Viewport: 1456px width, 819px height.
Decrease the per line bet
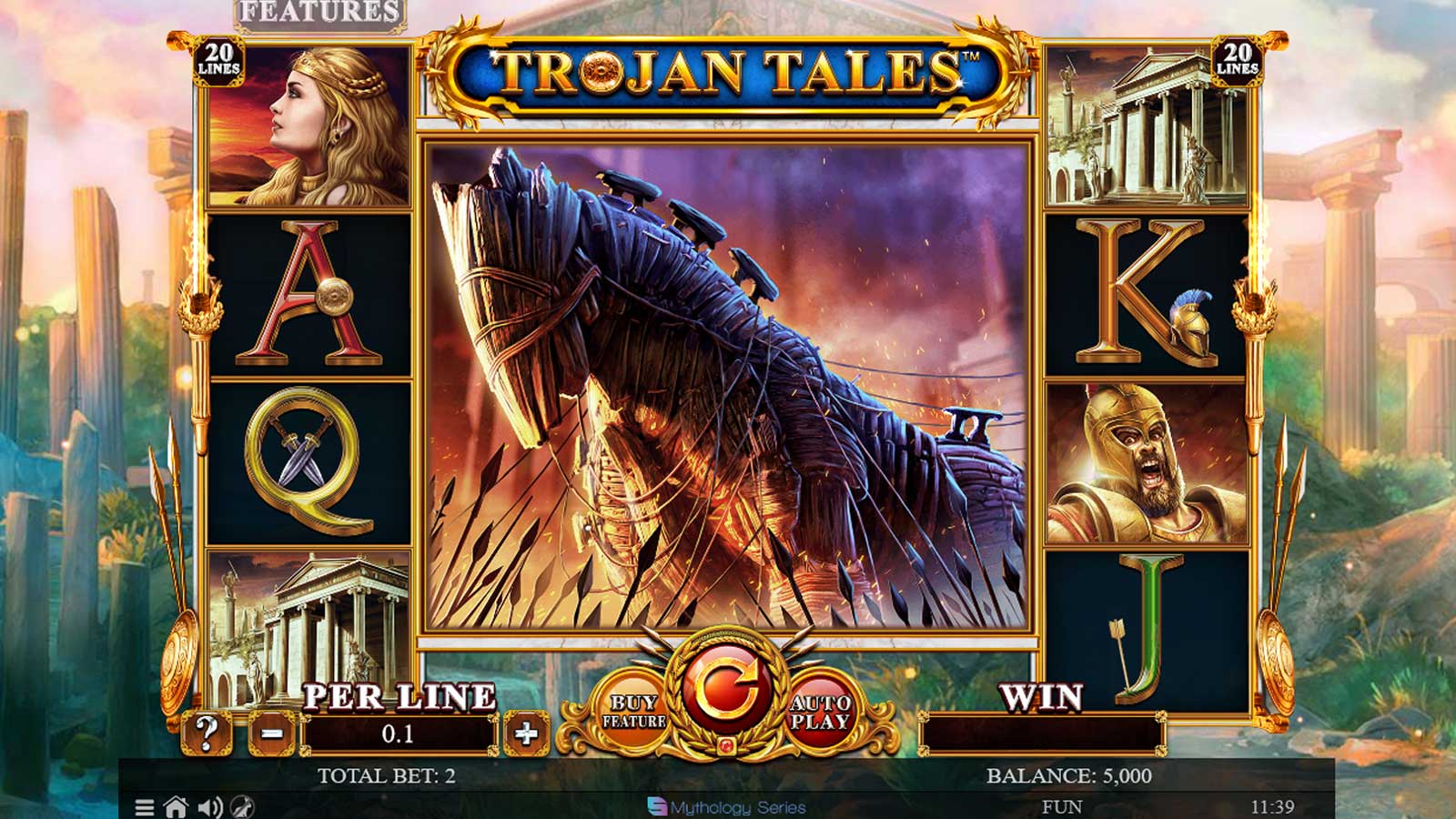[x=272, y=733]
